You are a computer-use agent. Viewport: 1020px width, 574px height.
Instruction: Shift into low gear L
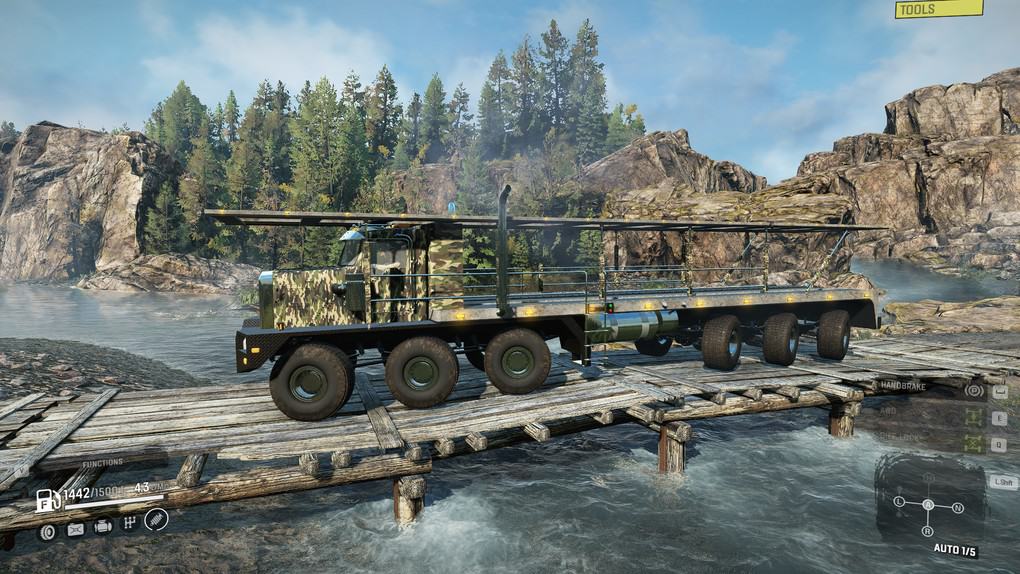pos(899,500)
